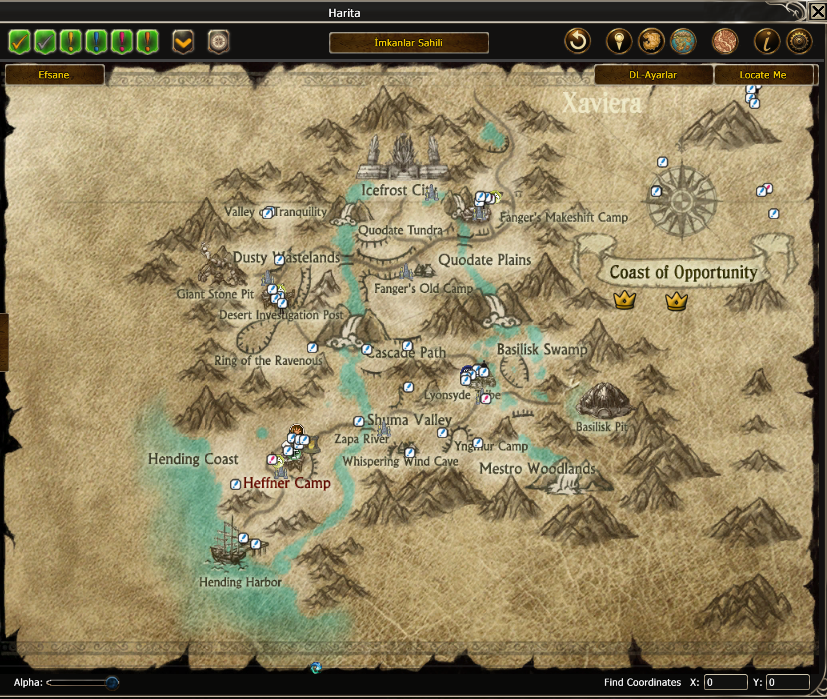Viewport: 827px width, 699px height.
Task: Expand the orange down-arrow filter button
Action: tap(183, 42)
